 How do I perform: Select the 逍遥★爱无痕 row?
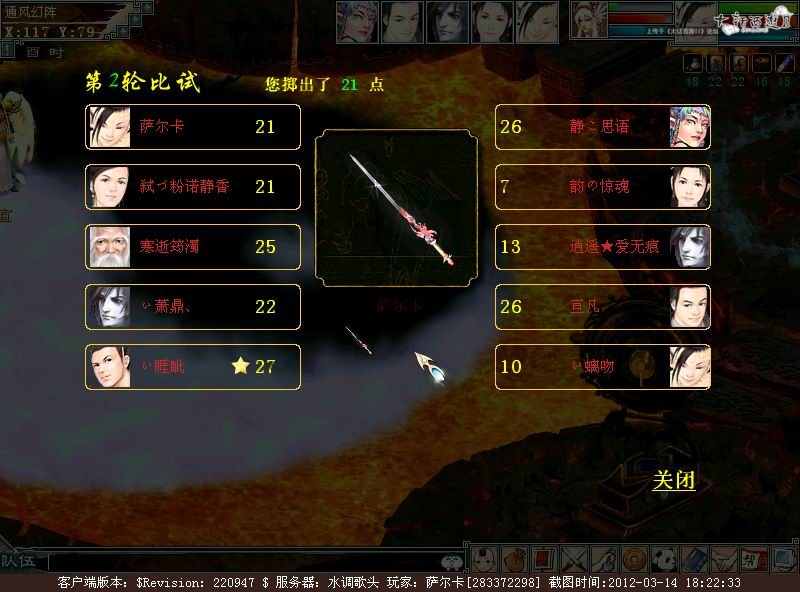coord(603,247)
